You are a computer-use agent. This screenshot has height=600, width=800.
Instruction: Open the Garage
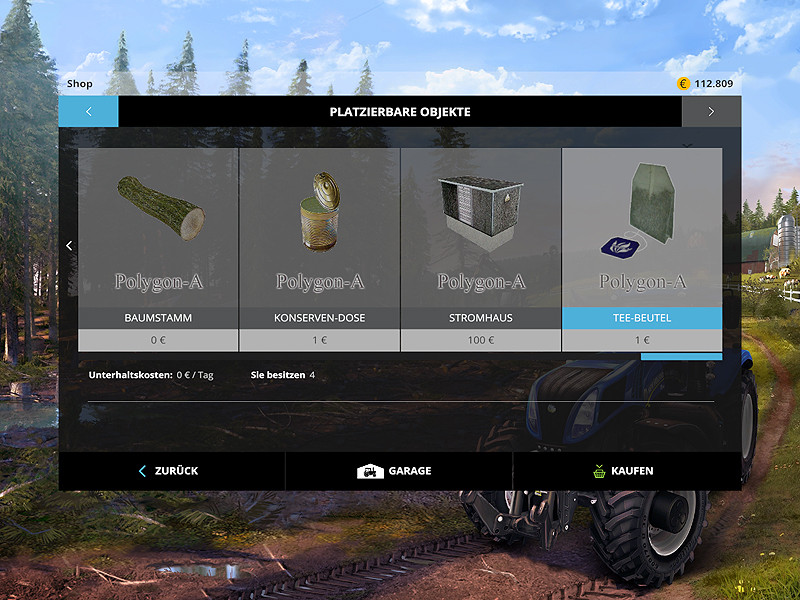(x=398, y=471)
